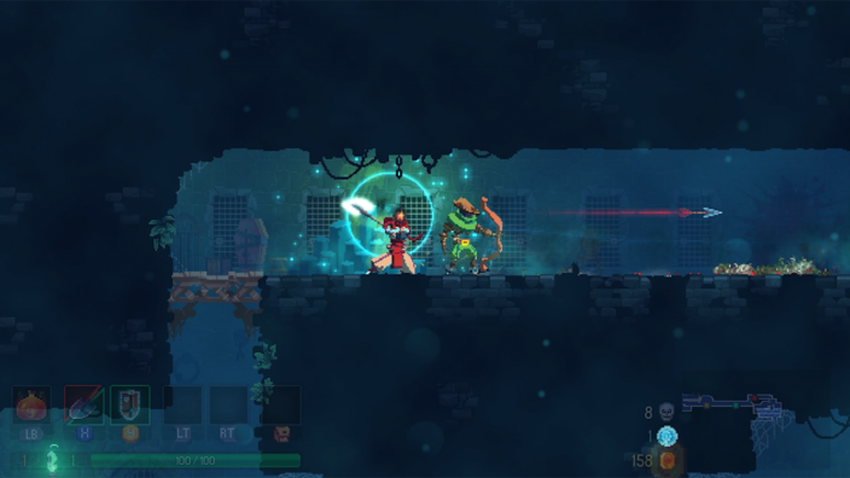Viewport: 850px width, 478px height.
Task: Click the blue cell currency icon
Action: tap(667, 436)
